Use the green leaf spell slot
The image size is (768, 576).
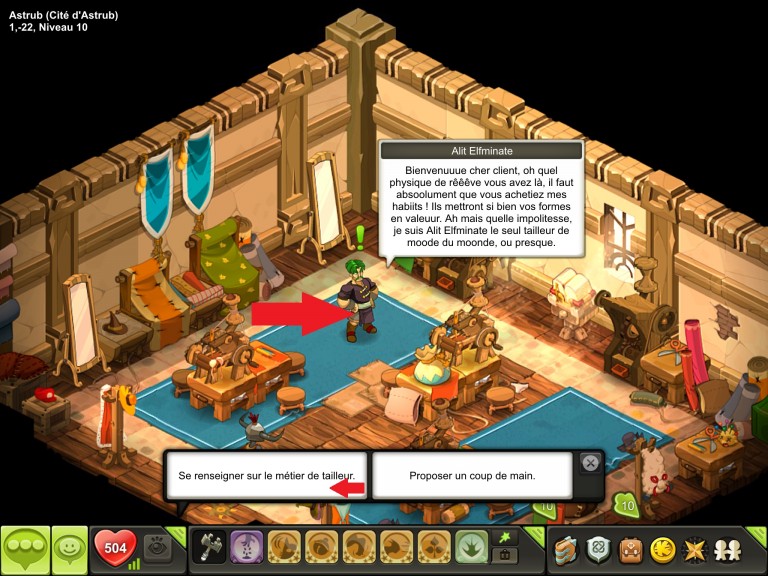(x=471, y=548)
